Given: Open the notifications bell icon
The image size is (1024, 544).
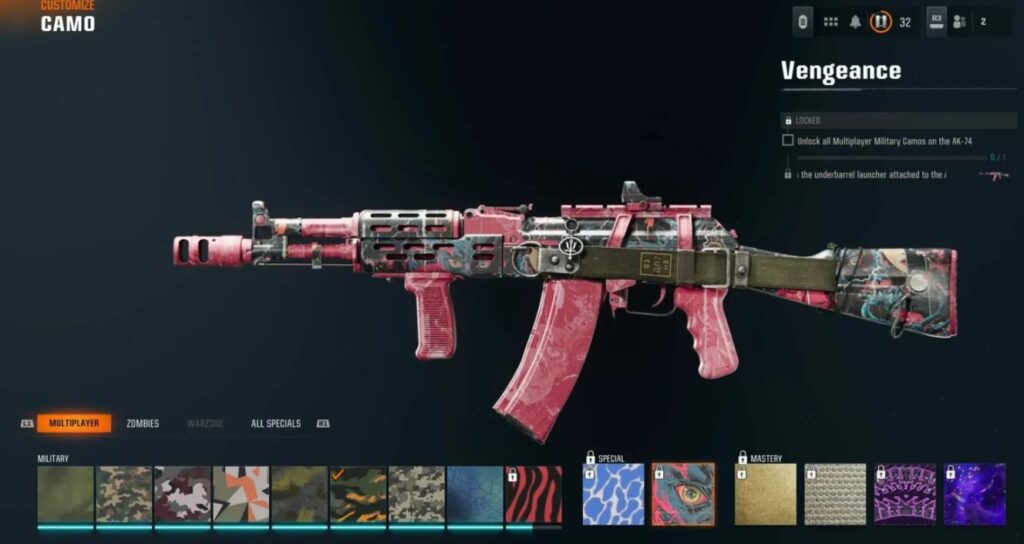Looking at the screenshot, I should pyautogui.click(x=856, y=21).
